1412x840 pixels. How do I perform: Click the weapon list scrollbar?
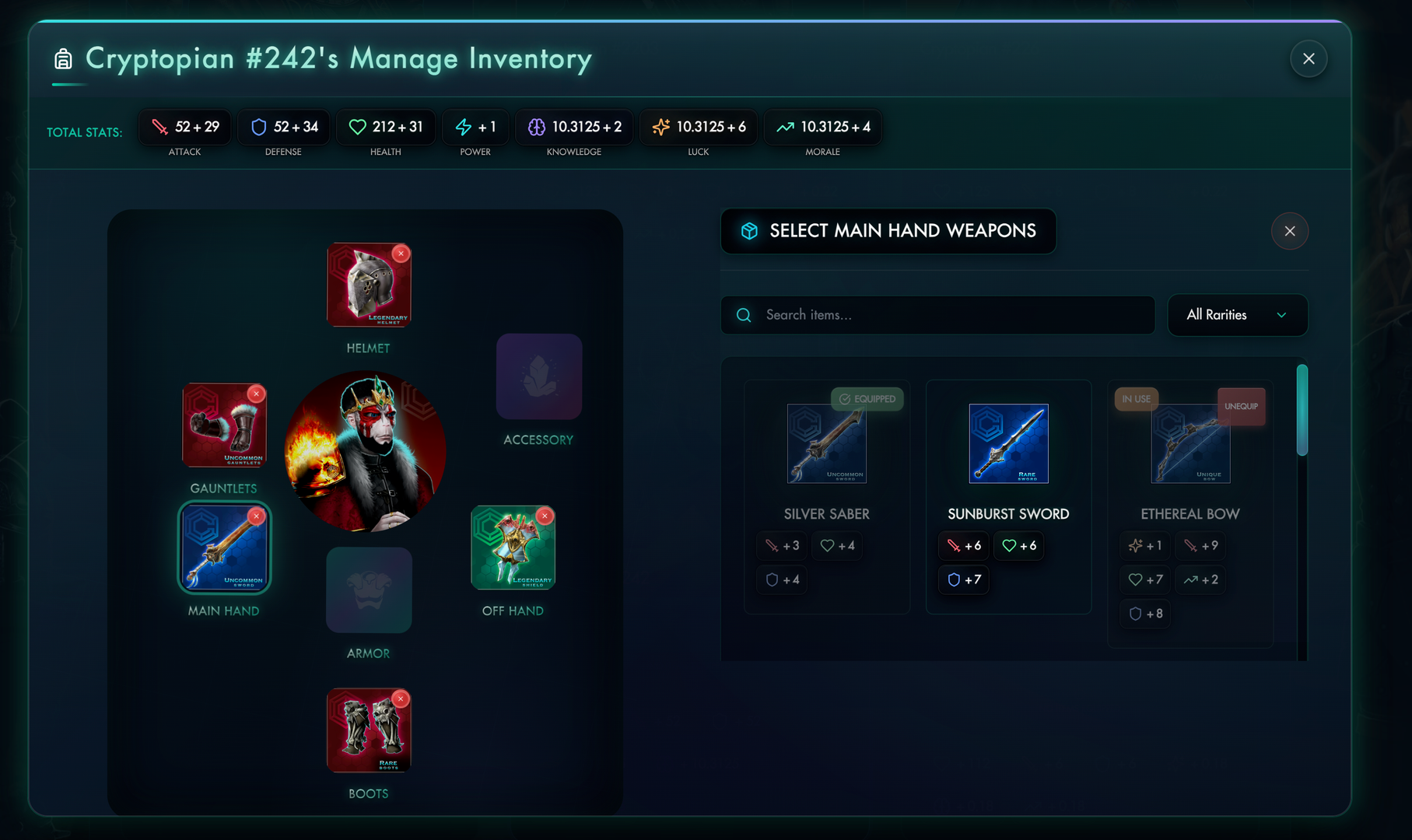[1302, 410]
